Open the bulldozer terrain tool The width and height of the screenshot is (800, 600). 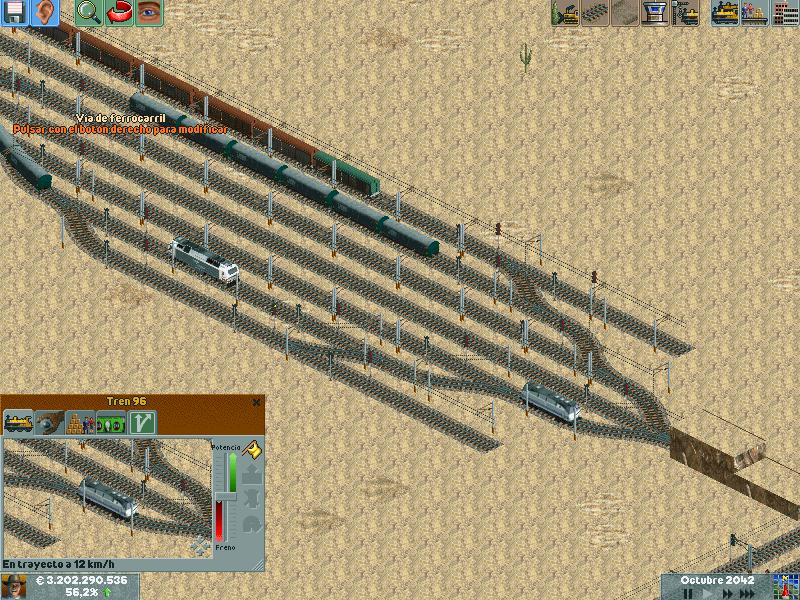point(565,12)
